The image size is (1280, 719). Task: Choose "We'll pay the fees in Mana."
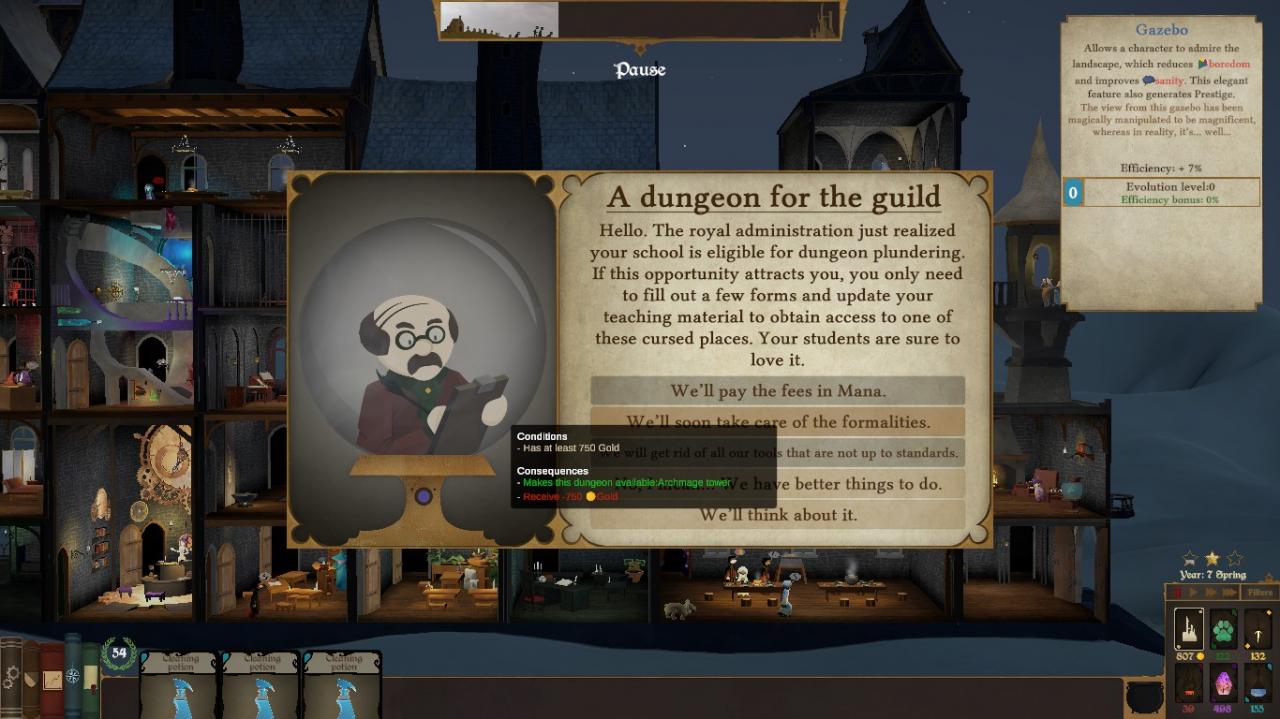click(777, 391)
